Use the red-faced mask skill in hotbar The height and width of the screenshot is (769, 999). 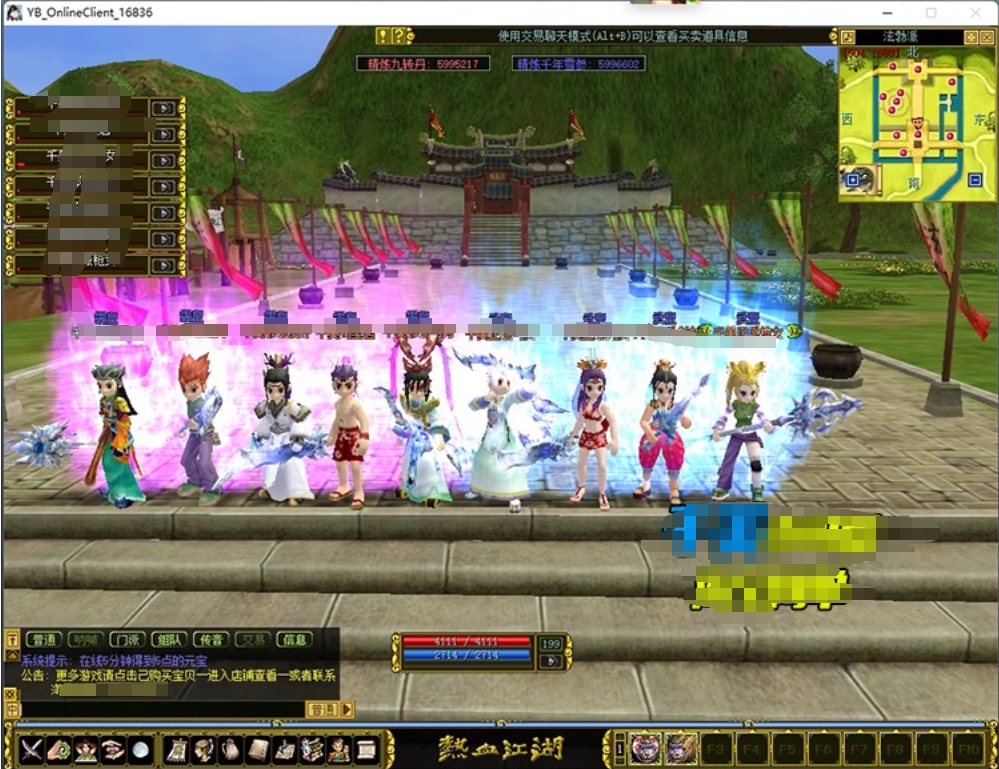coord(645,748)
